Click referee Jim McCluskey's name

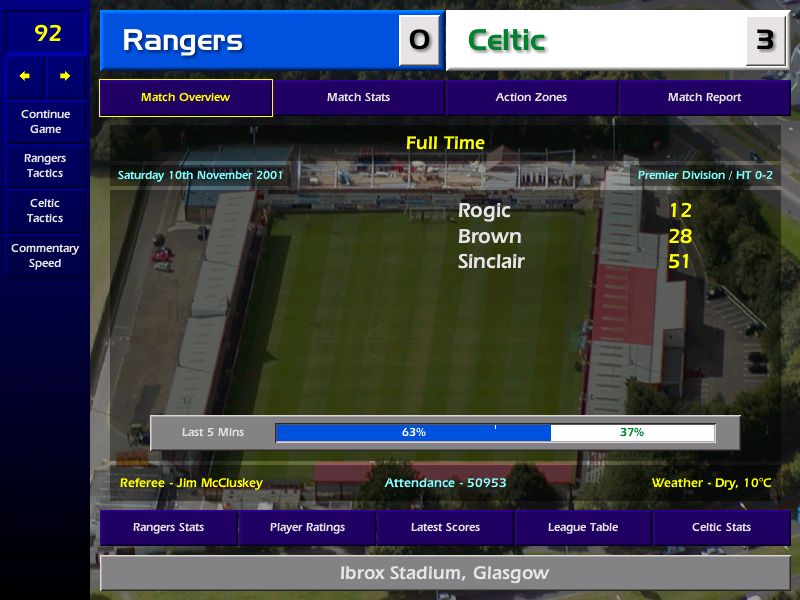pos(191,483)
